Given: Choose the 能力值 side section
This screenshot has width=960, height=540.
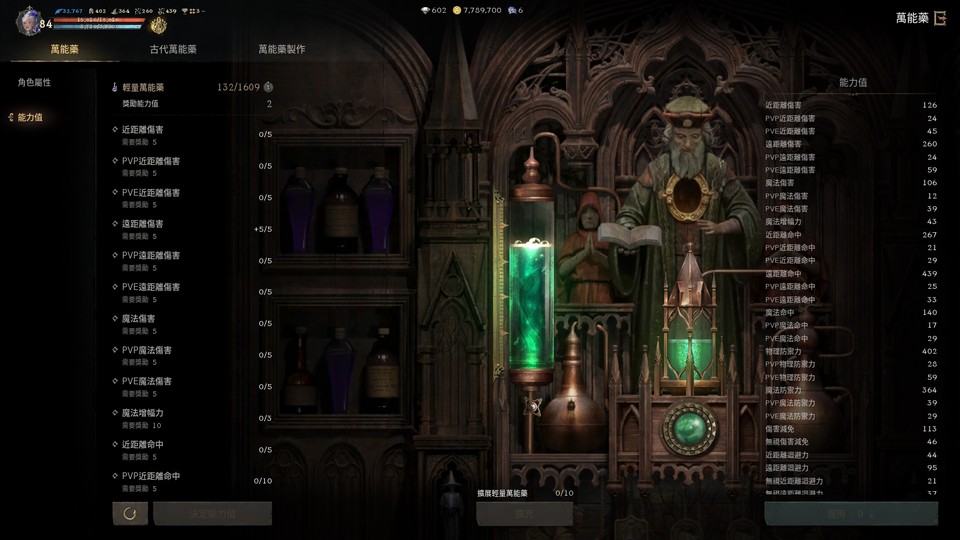Looking at the screenshot, I should (30, 117).
